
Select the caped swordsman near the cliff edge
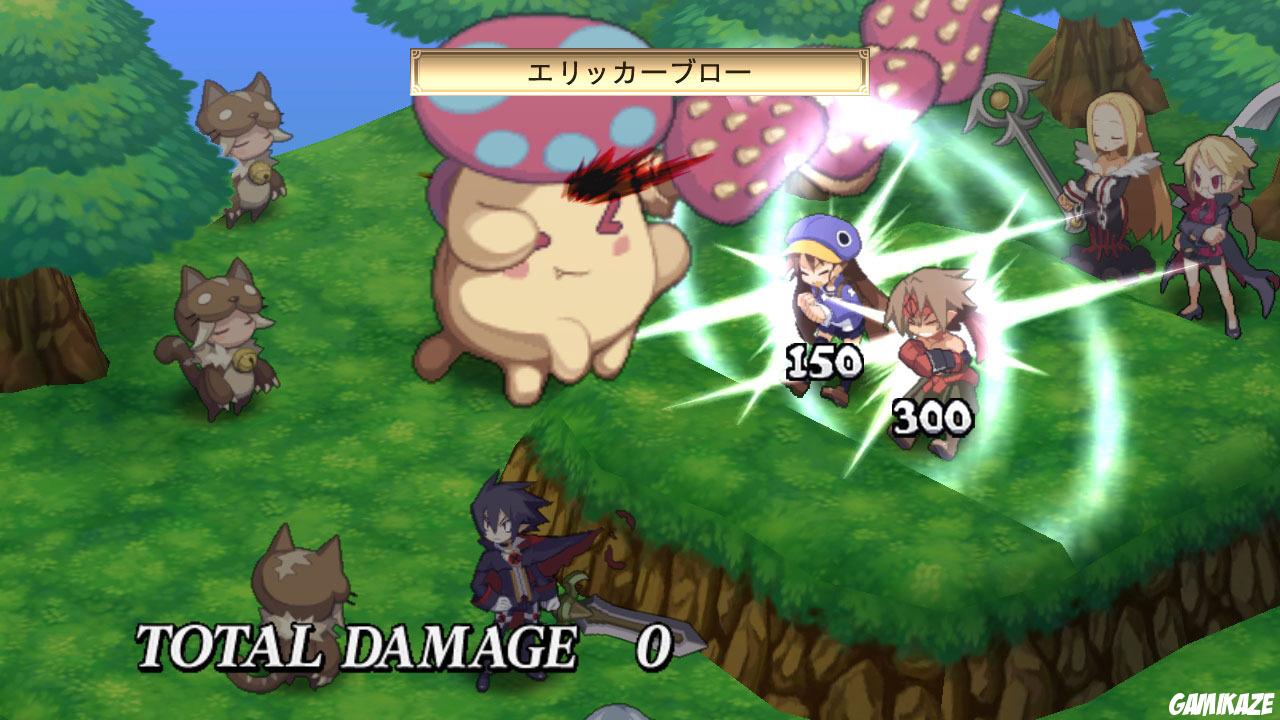510,560
